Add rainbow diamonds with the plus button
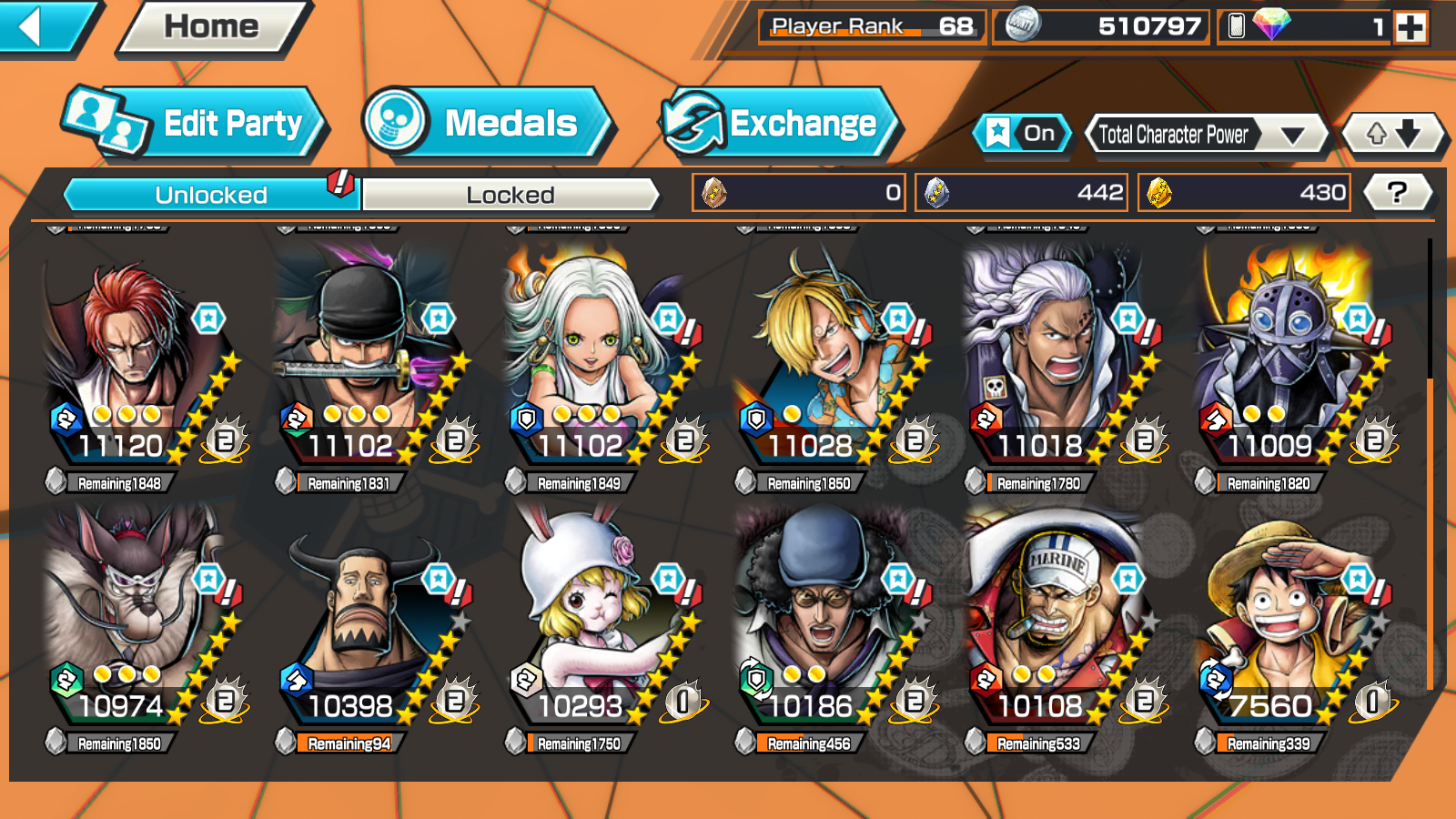The width and height of the screenshot is (1456, 819). coord(1410,27)
